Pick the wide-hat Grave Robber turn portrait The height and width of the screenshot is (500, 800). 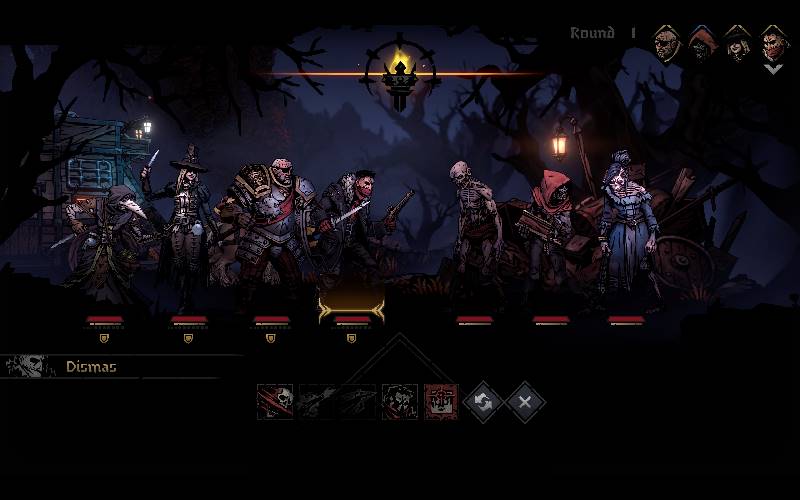point(737,43)
